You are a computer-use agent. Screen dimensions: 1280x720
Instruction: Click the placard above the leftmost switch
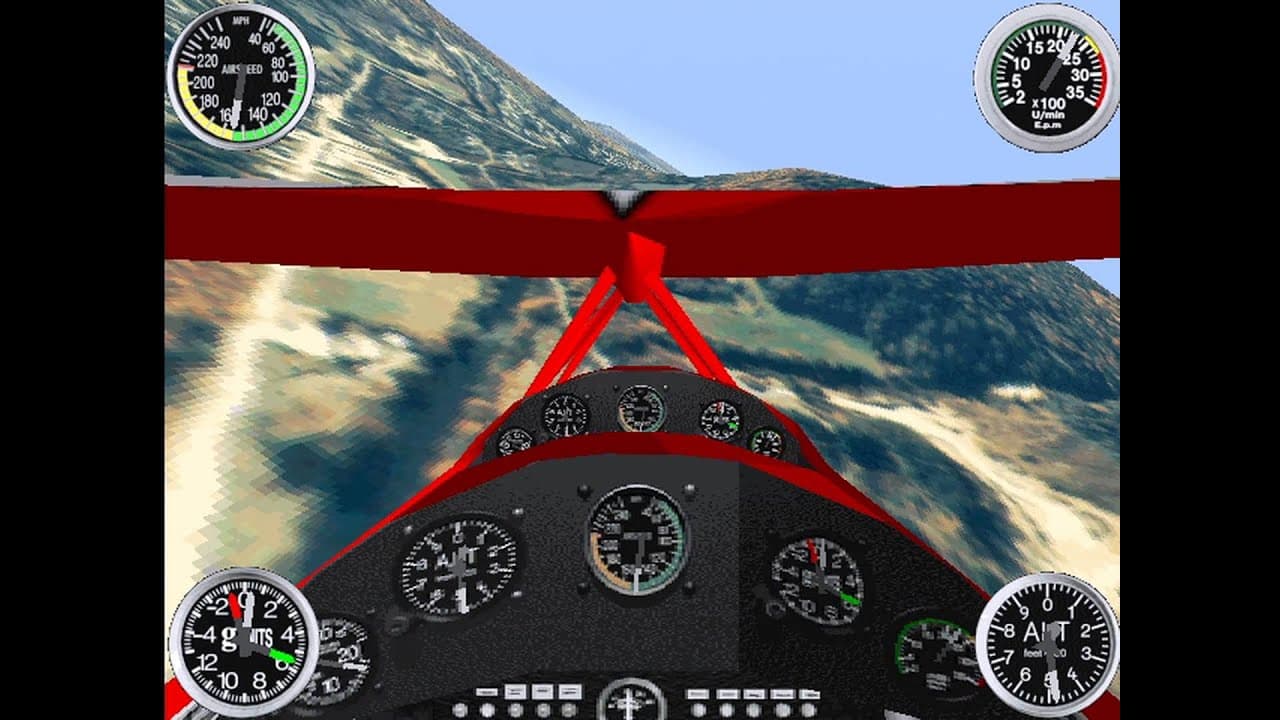[487, 690]
